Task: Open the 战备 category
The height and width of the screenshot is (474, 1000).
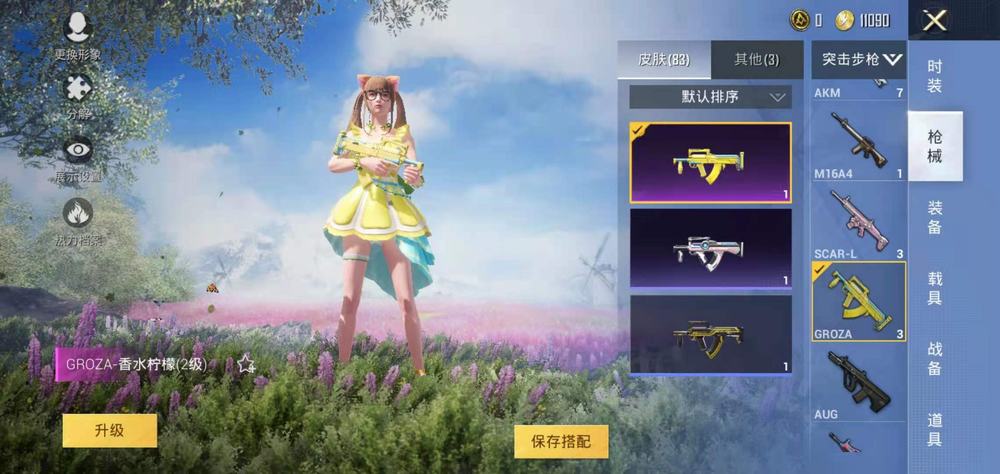Action: (935, 359)
